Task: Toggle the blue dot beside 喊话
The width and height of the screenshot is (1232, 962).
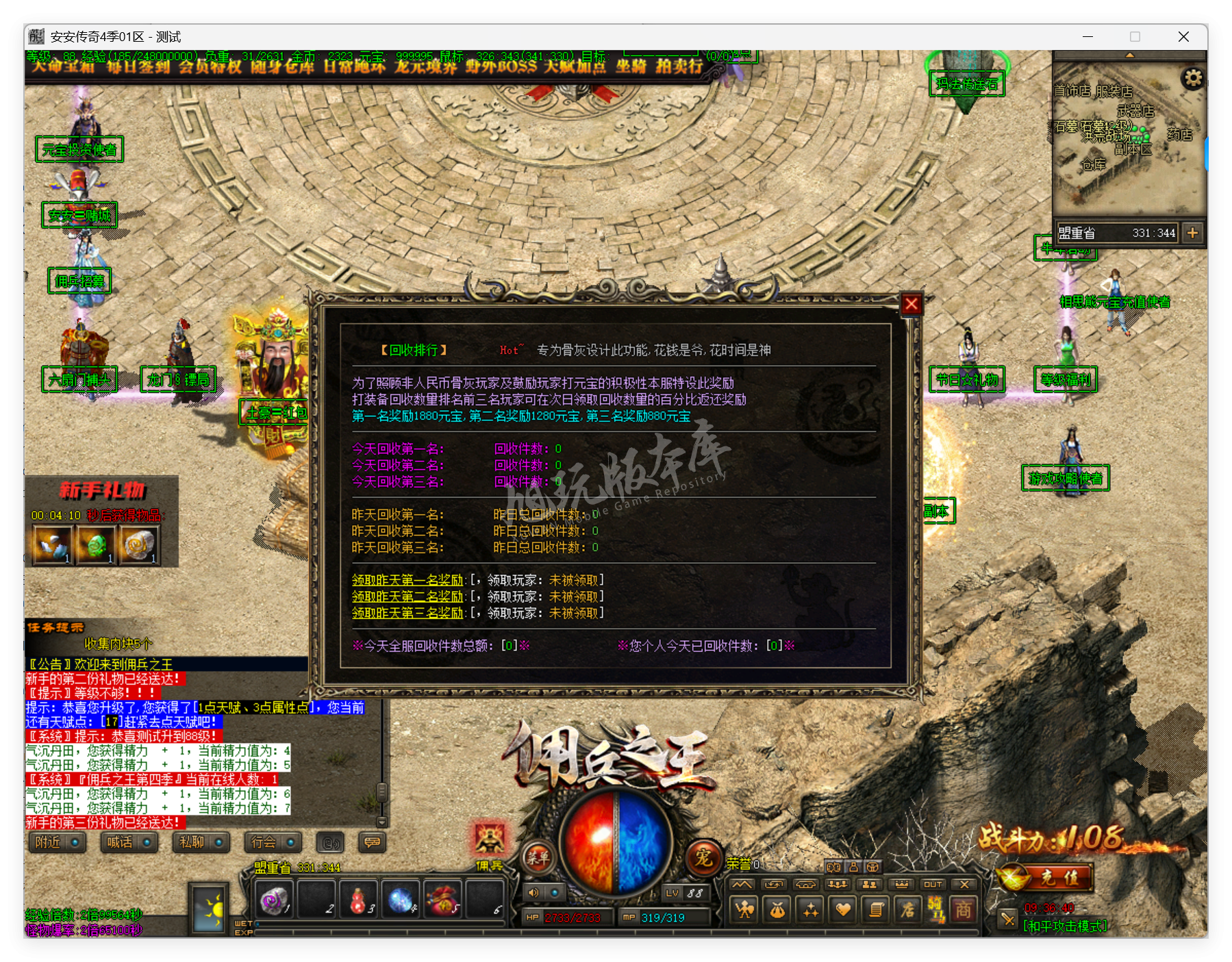Action: pyautogui.click(x=146, y=842)
